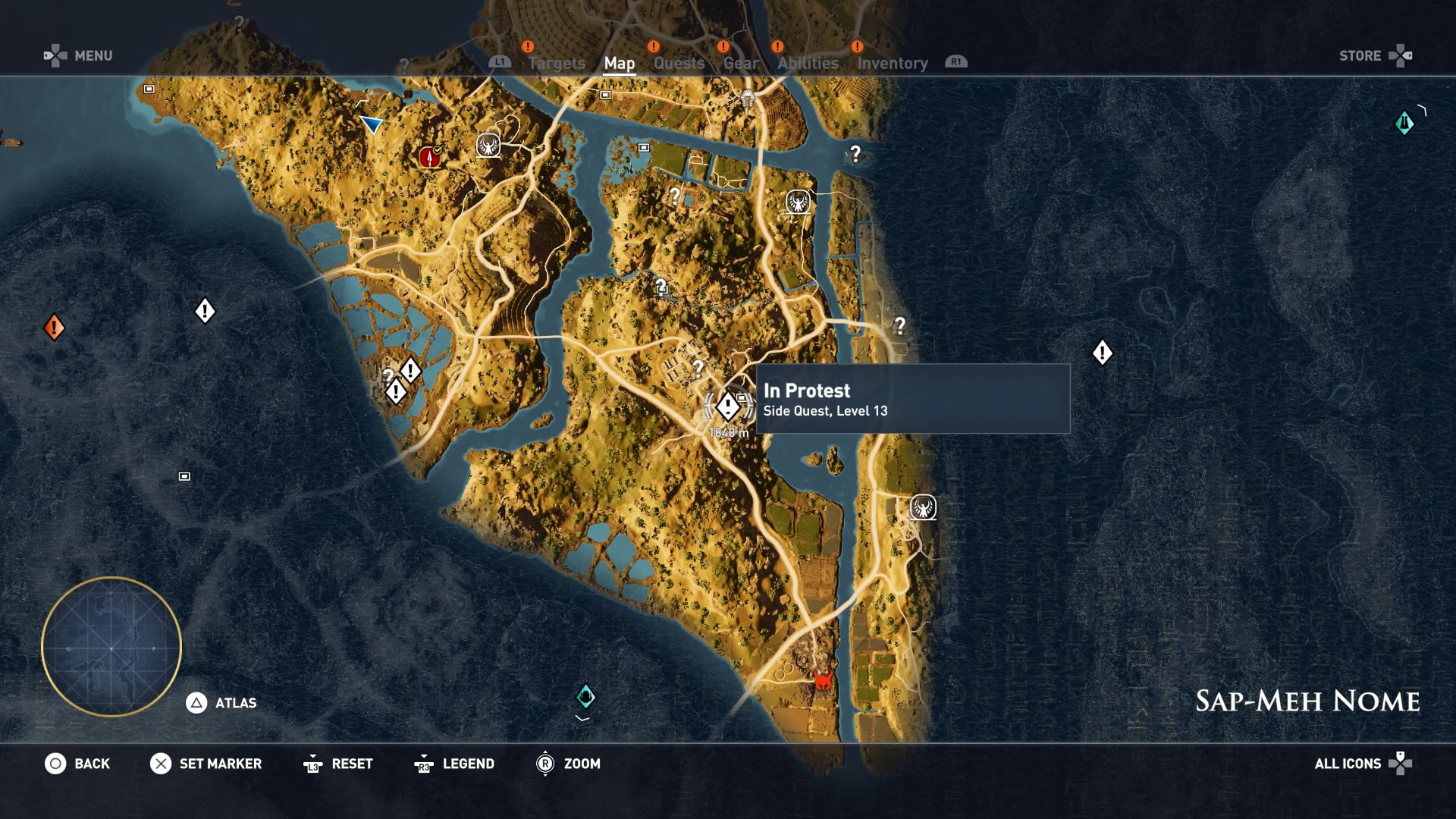This screenshot has height=819, width=1456.
Task: Reset the map view
Action: (x=338, y=764)
